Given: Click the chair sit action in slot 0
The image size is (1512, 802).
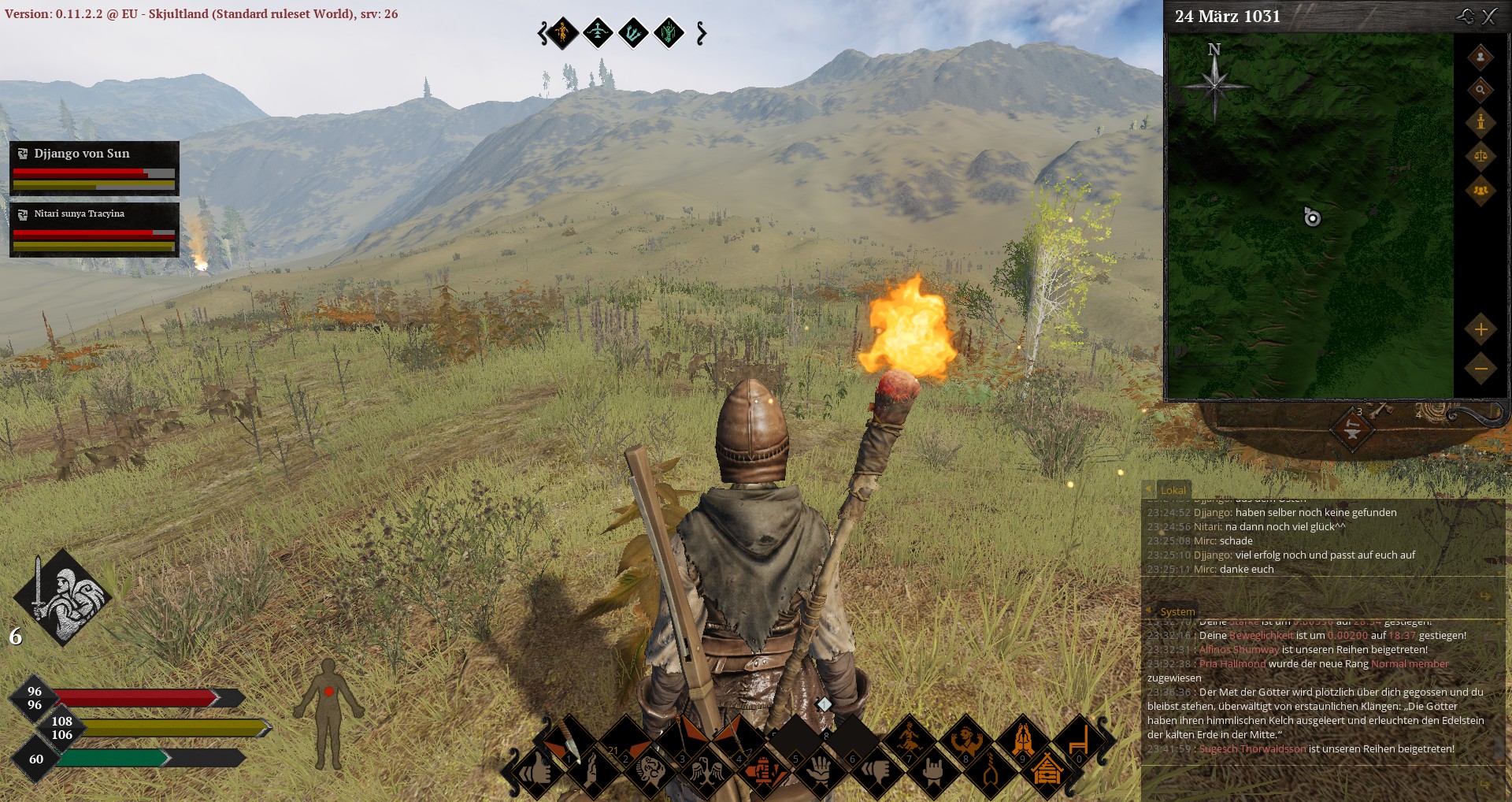Looking at the screenshot, I should pyautogui.click(x=1078, y=741).
